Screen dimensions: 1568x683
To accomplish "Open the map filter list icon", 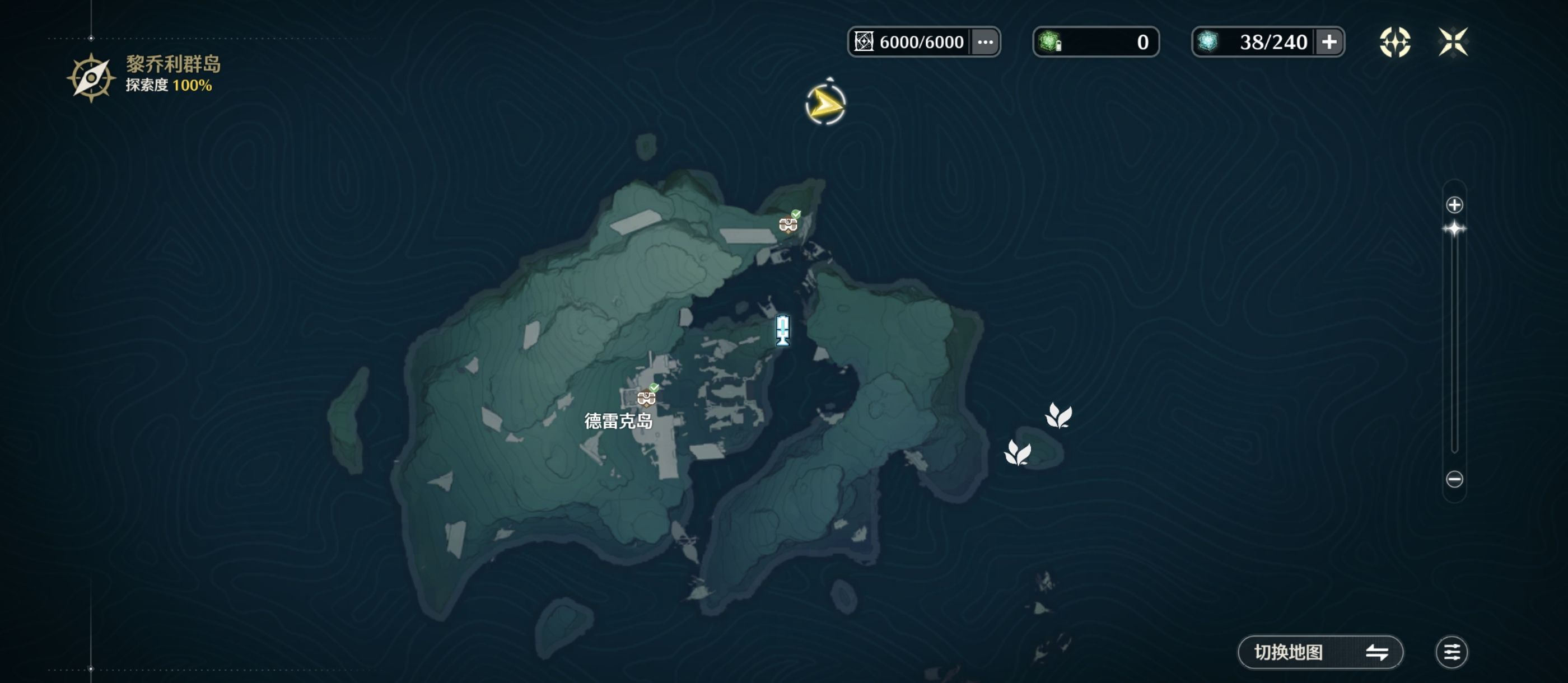I will pos(1451,652).
